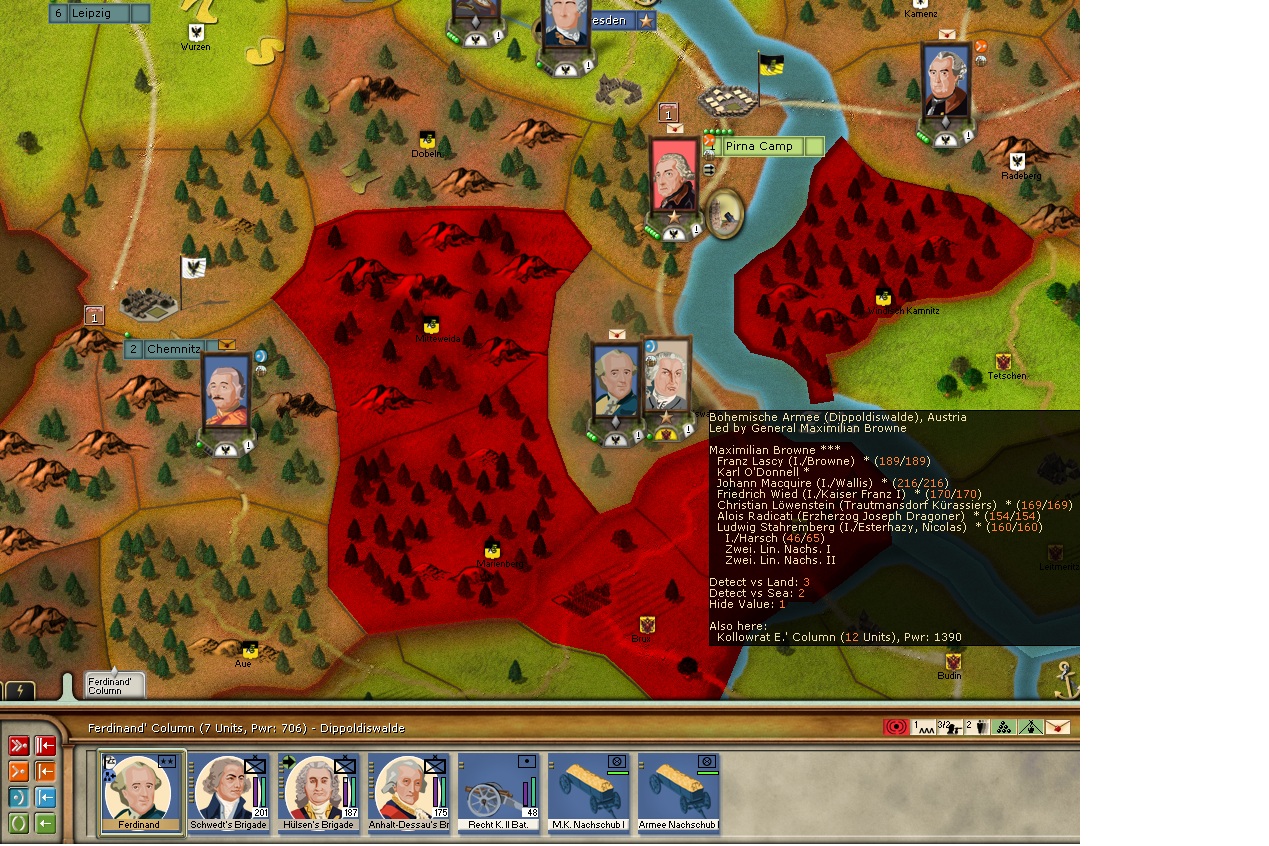Click the cannonball pile ammunition icon
1269x846 pixels.
(x=1004, y=727)
